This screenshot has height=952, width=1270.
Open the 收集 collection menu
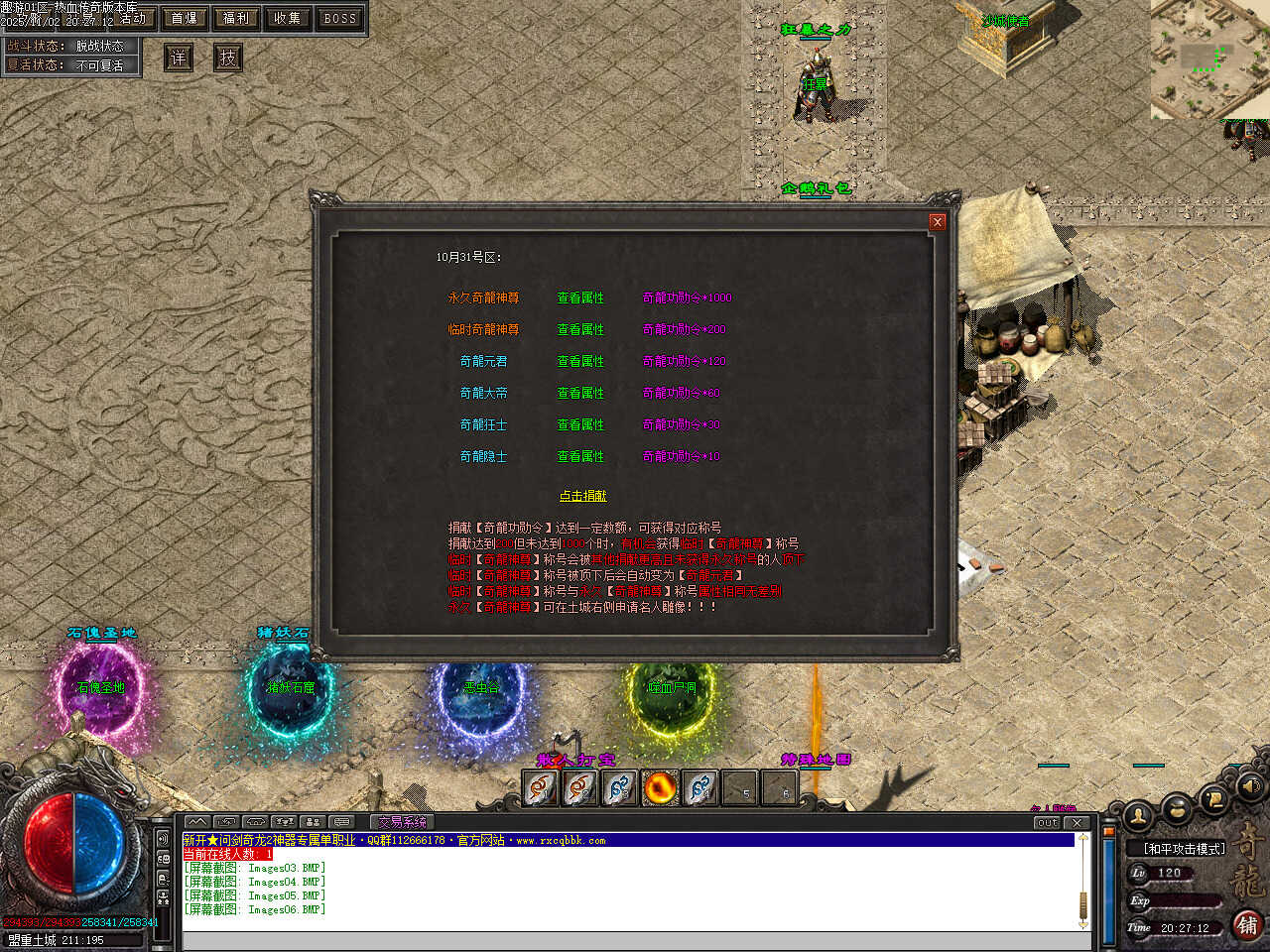pos(288,18)
